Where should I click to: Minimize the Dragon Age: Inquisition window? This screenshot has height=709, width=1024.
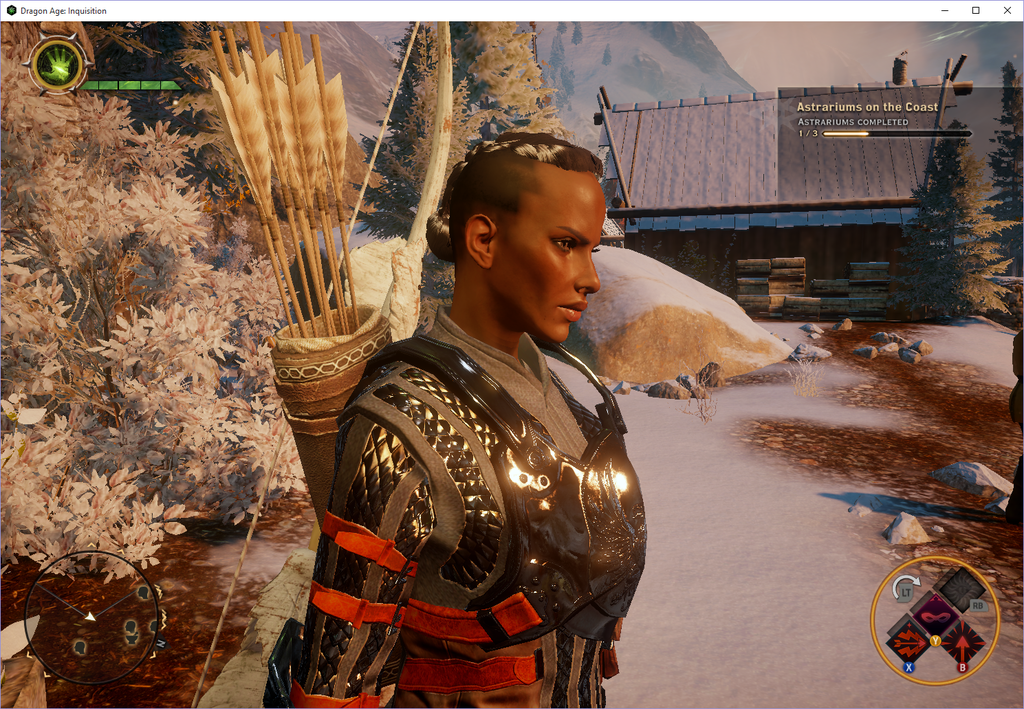(x=944, y=10)
